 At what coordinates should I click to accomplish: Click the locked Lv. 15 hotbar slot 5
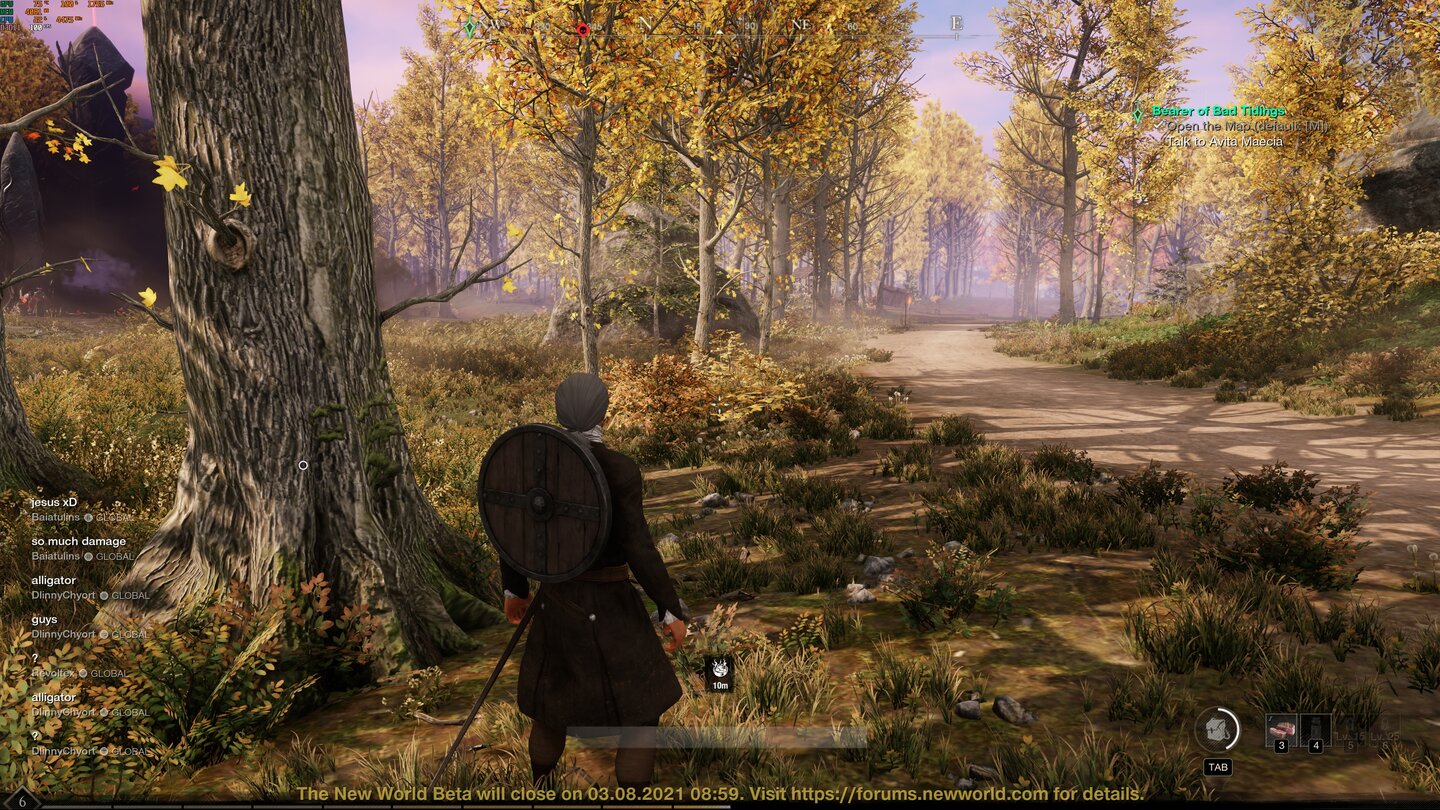1350,728
